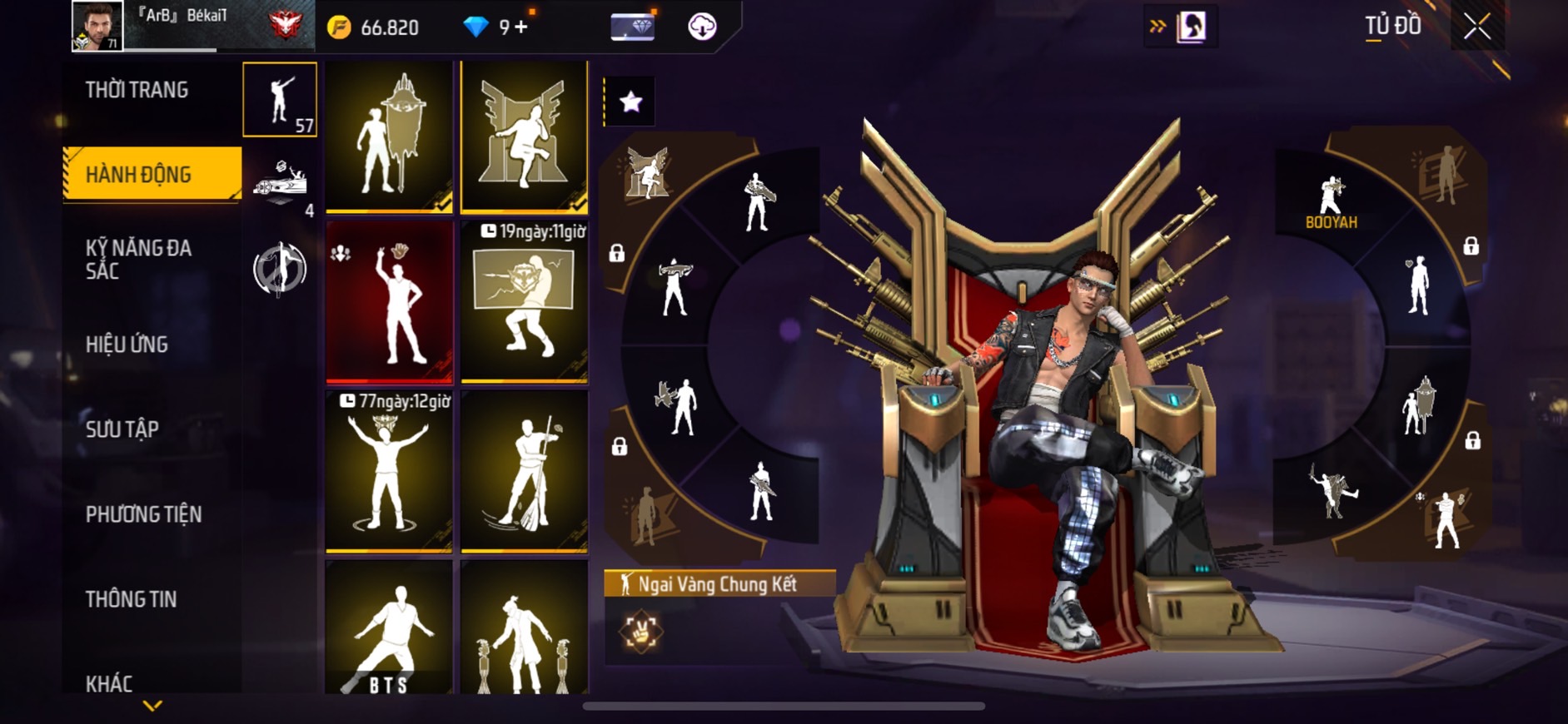Viewport: 1568px width, 724px height.
Task: Switch to Kỹ Năng Đa Sắc
Action: tap(138, 259)
